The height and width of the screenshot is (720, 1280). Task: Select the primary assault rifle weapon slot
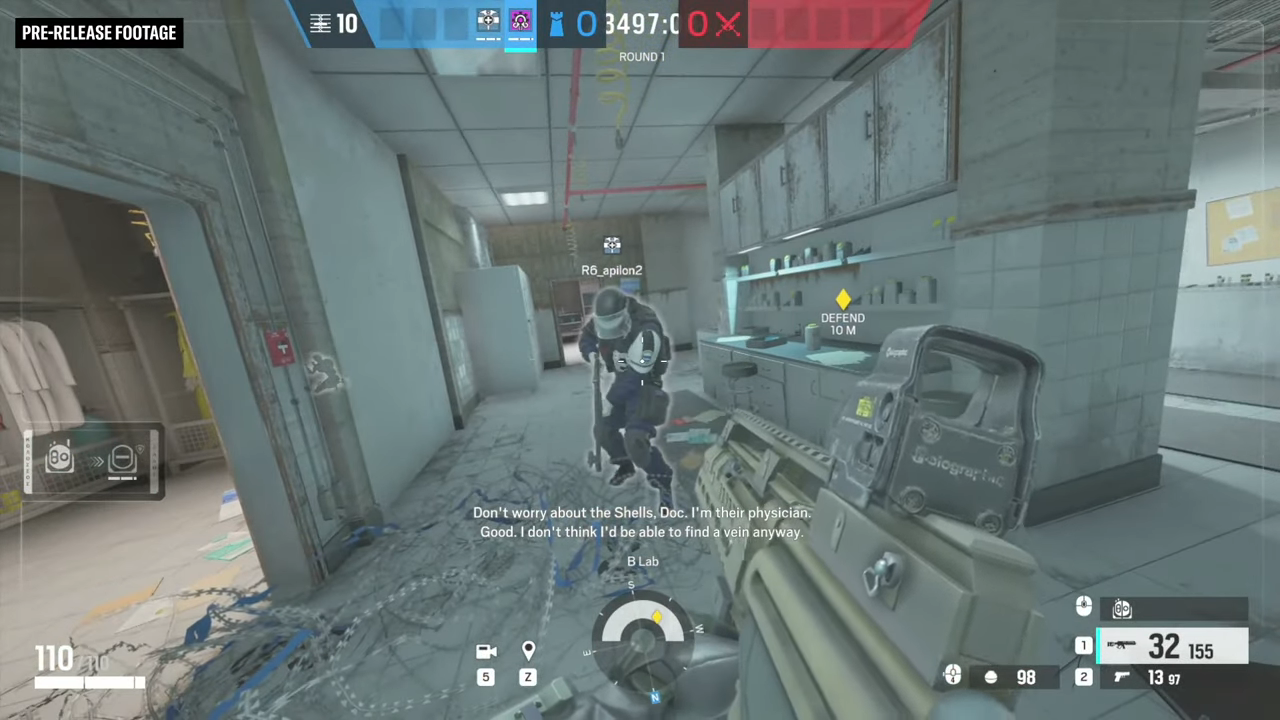1172,646
